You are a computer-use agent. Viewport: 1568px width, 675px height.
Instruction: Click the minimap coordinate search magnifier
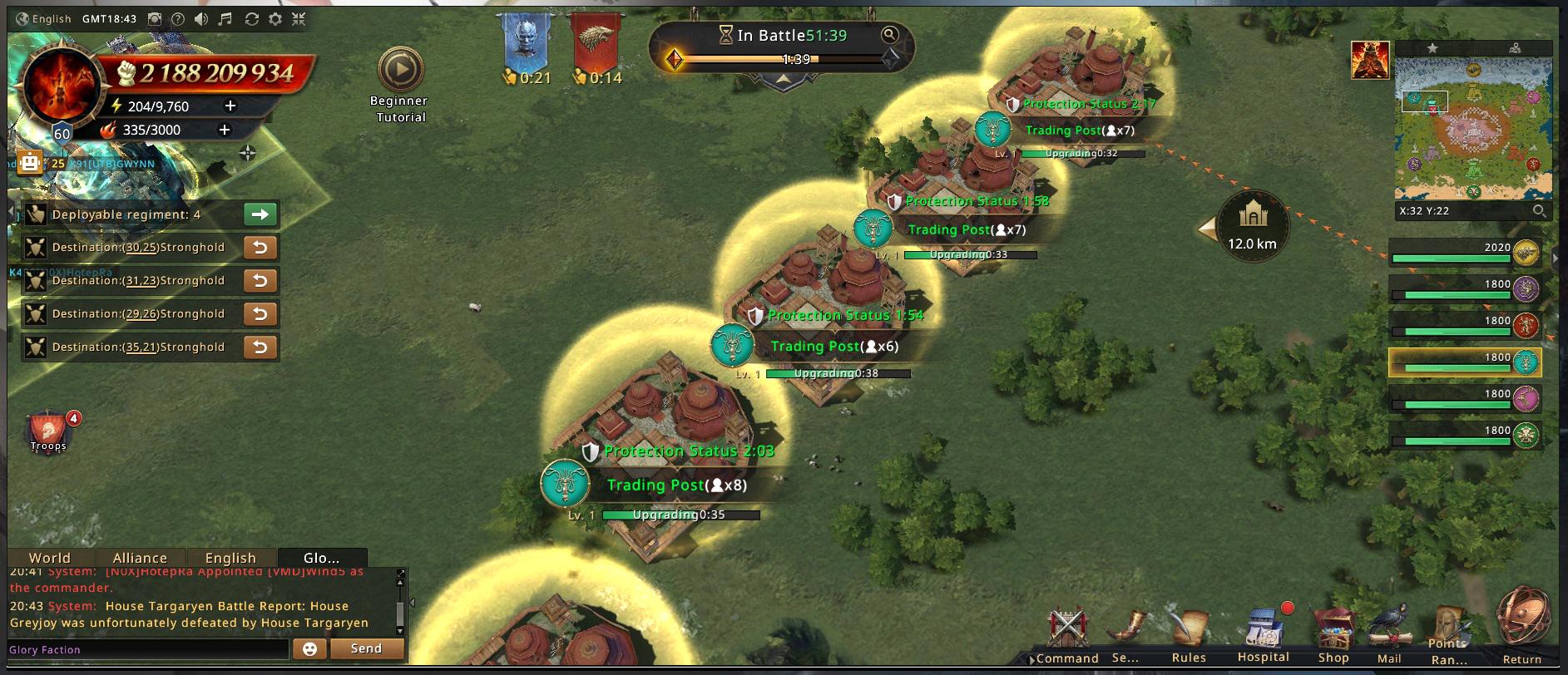coord(1540,211)
